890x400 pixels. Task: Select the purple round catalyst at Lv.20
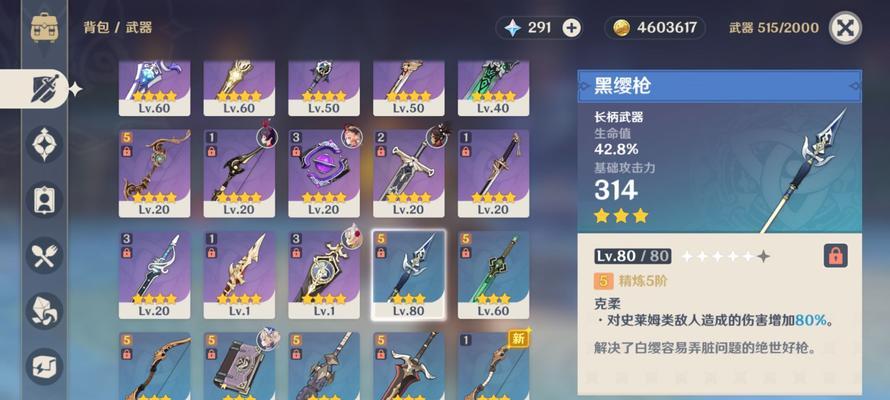pyautogui.click(x=324, y=172)
